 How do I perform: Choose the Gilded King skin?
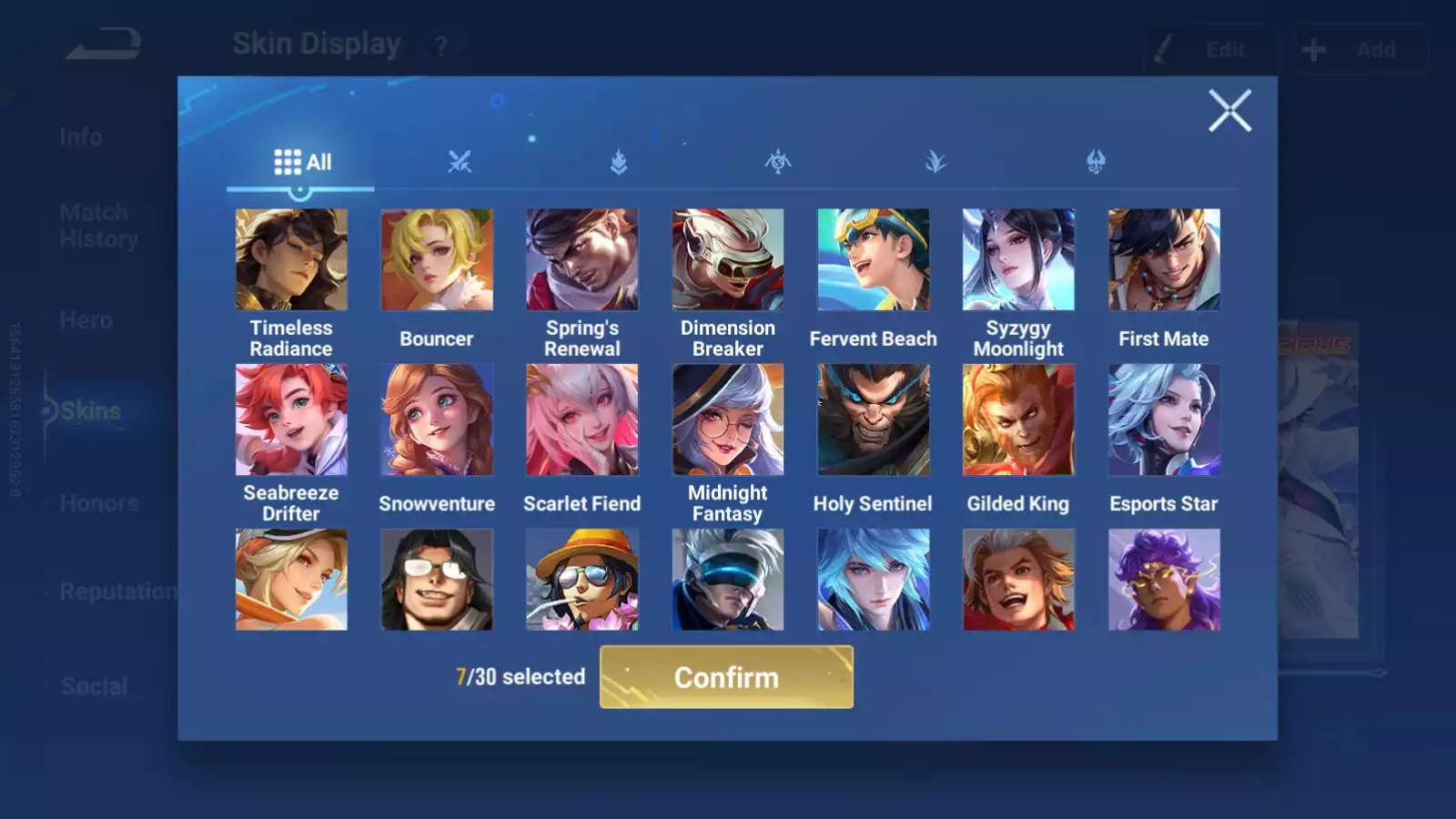coord(1018,420)
